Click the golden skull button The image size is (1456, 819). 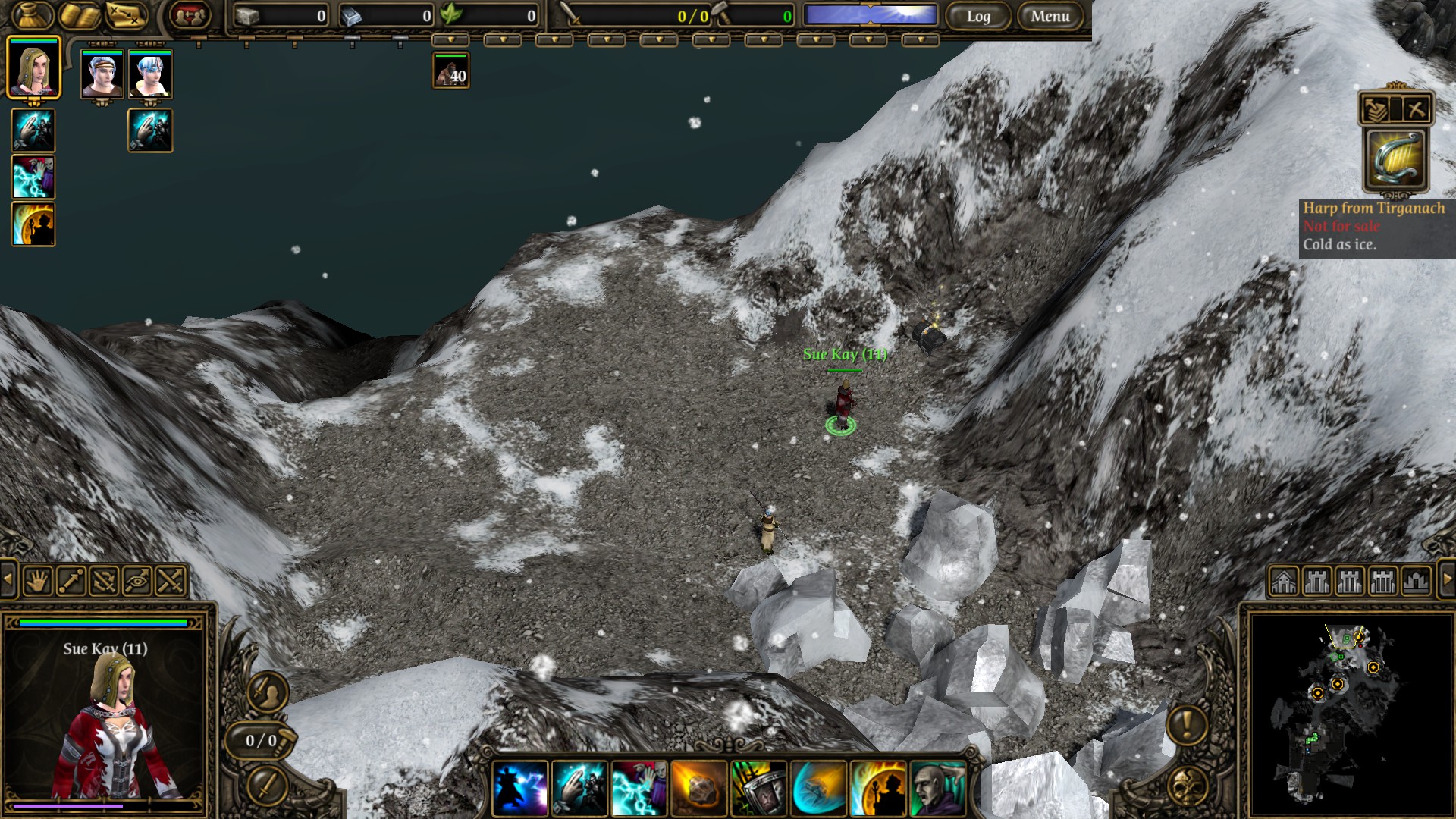pos(1187,786)
